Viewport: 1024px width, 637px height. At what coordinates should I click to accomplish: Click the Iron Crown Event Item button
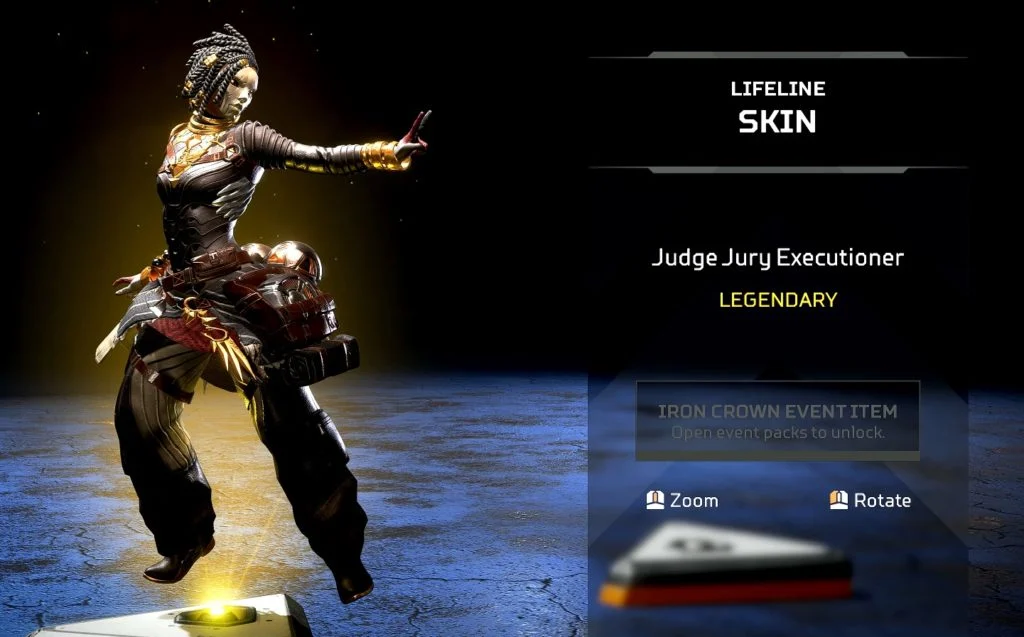pos(778,421)
